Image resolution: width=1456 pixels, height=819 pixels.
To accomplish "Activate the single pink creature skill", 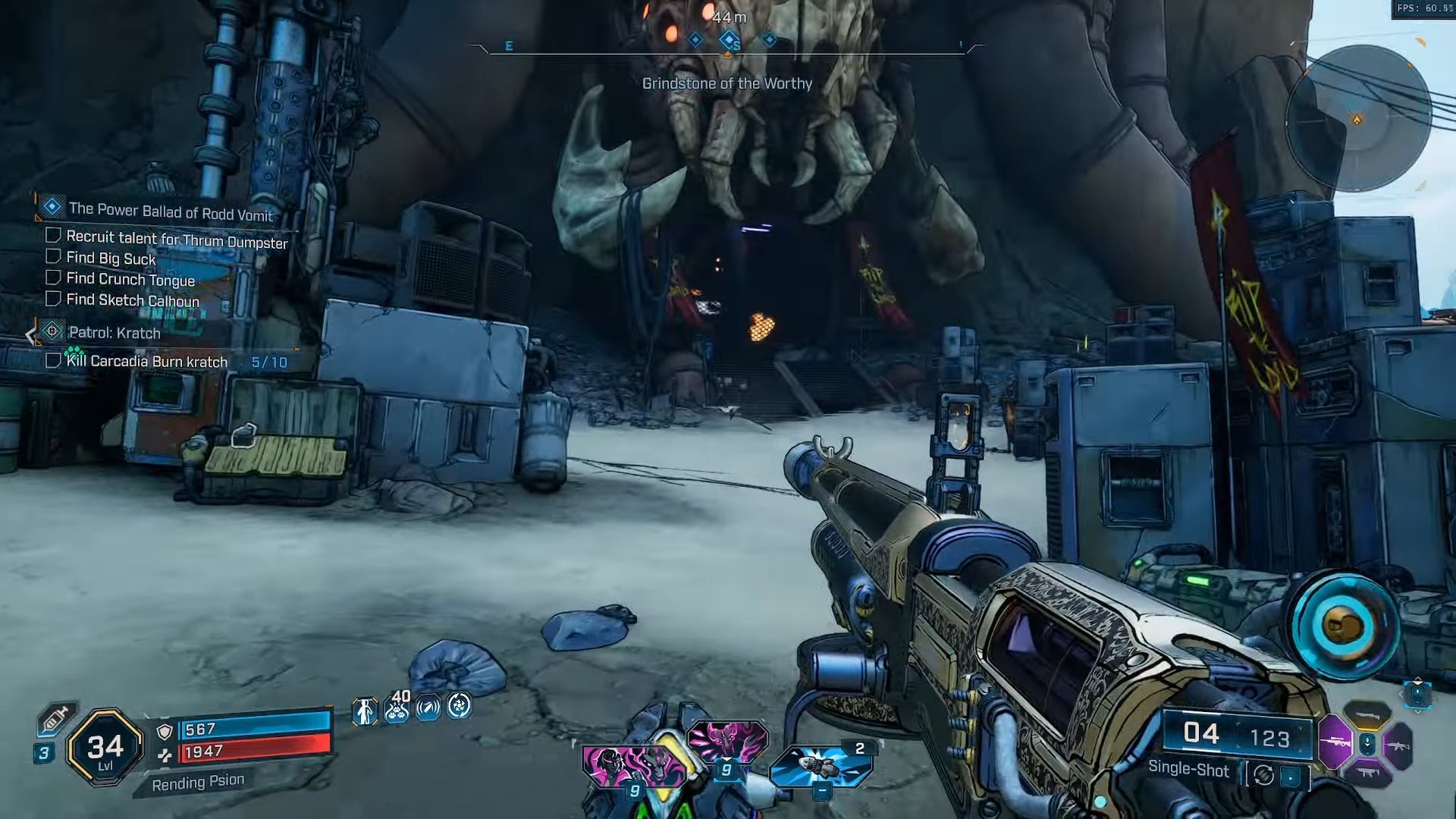I will [x=727, y=742].
